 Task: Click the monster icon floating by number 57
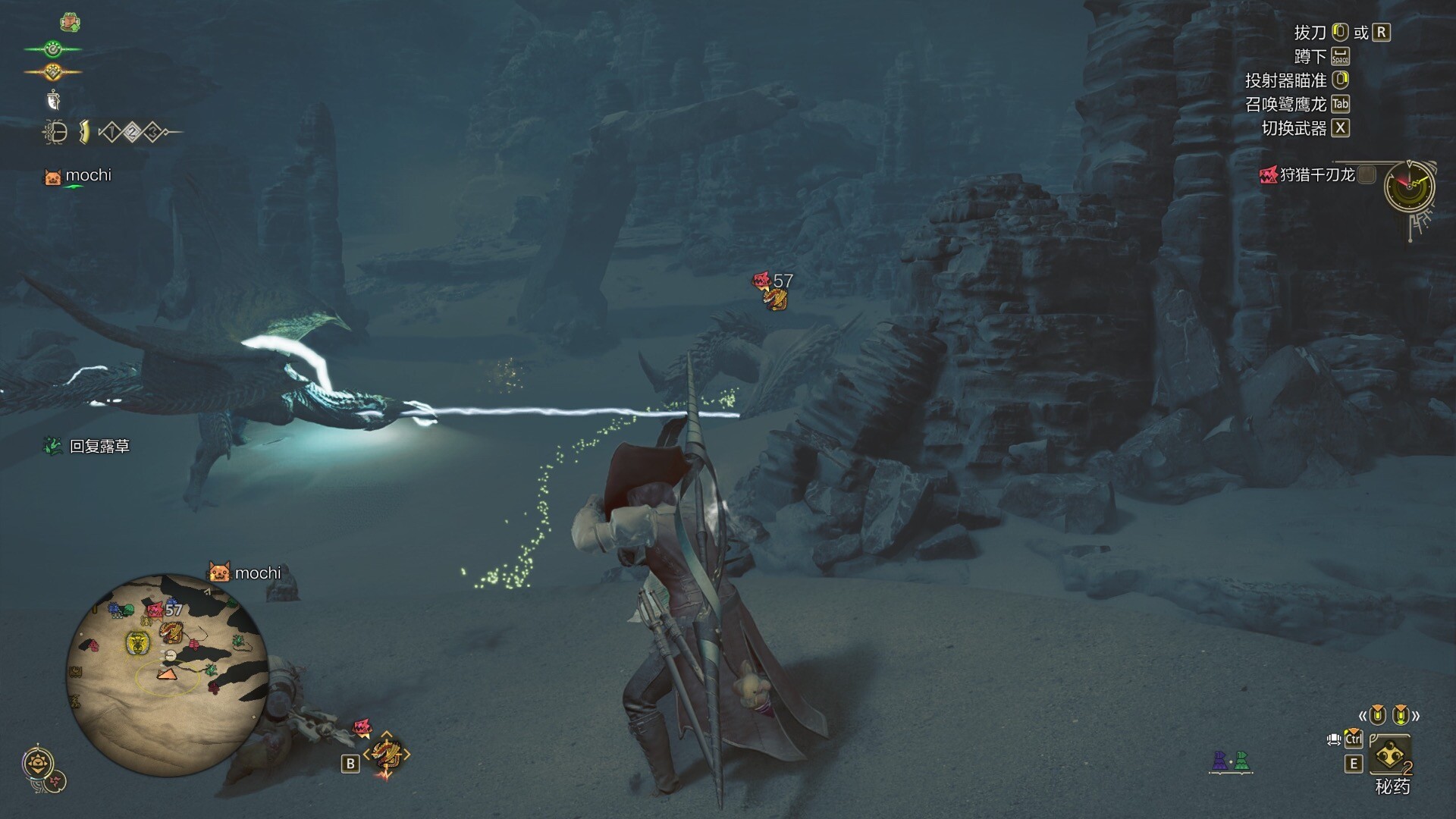775,300
